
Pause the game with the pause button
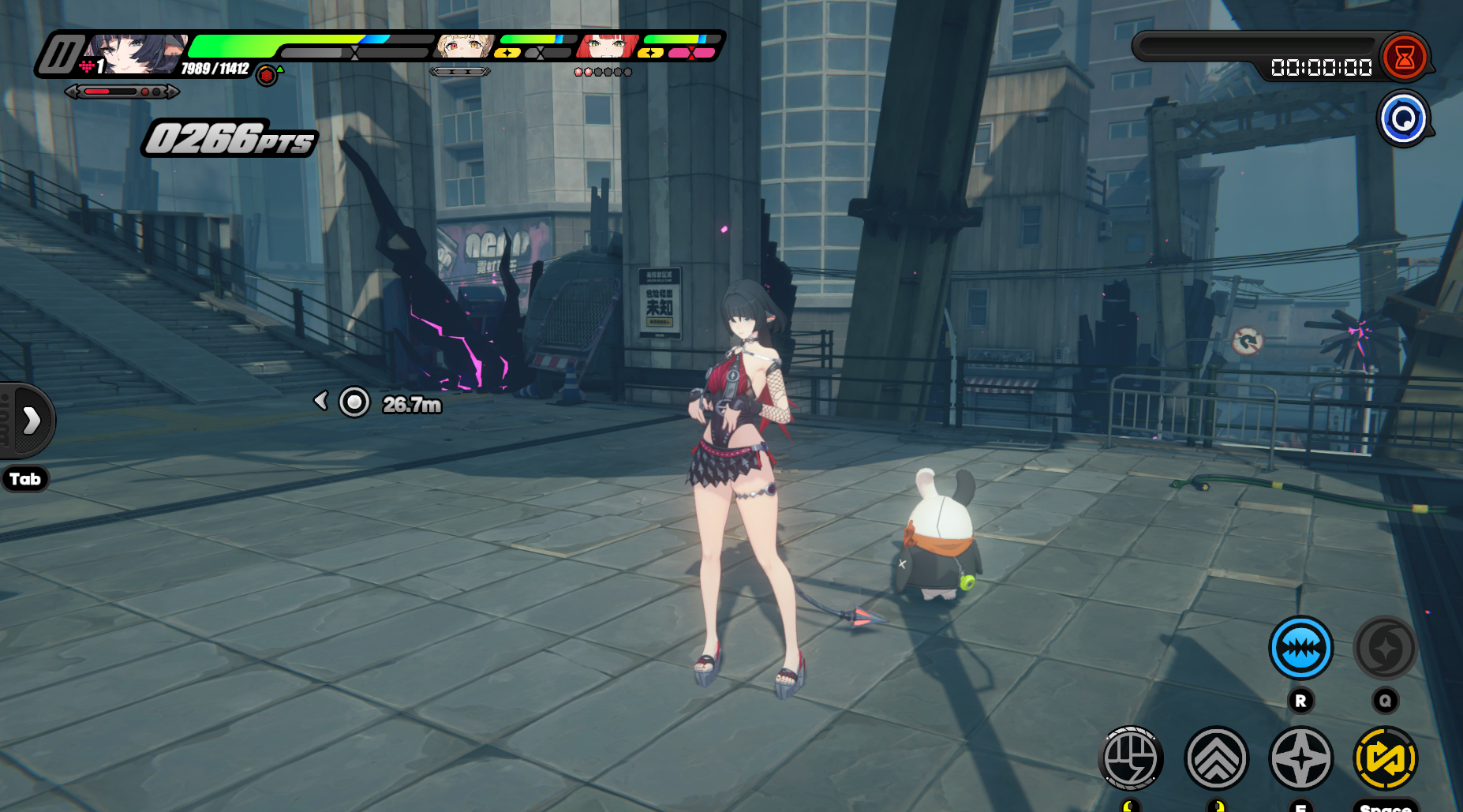pyautogui.click(x=62, y=55)
